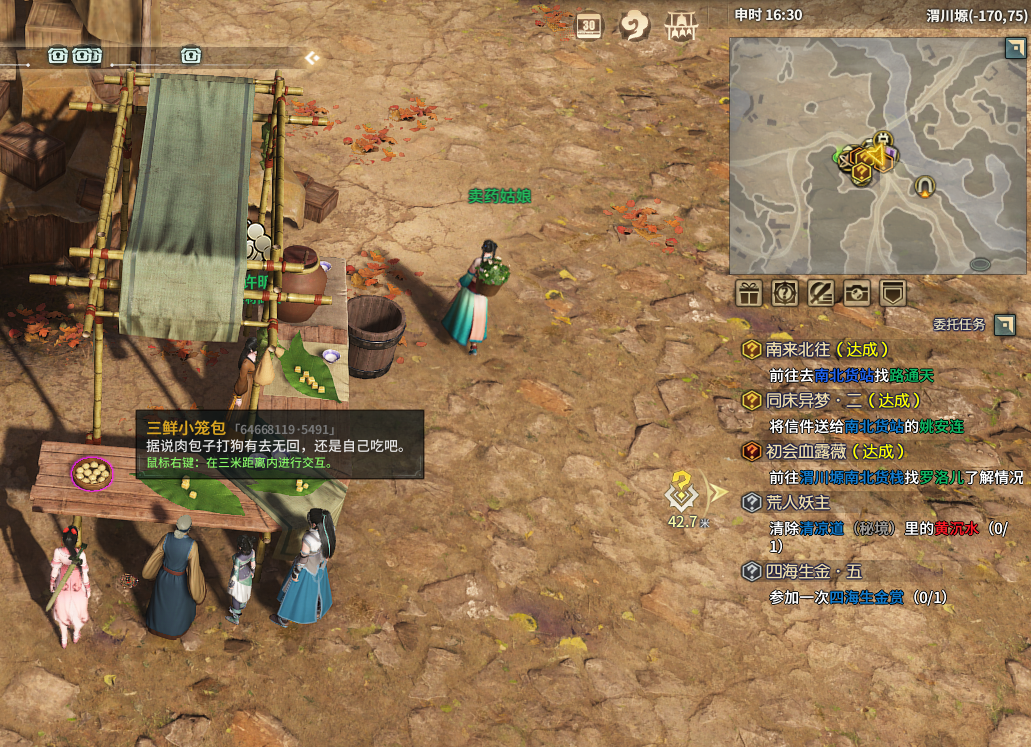Image resolution: width=1031 pixels, height=747 pixels.
Task: Click the rightmost treasure chest icon on the progress bar
Action: [x=191, y=55]
